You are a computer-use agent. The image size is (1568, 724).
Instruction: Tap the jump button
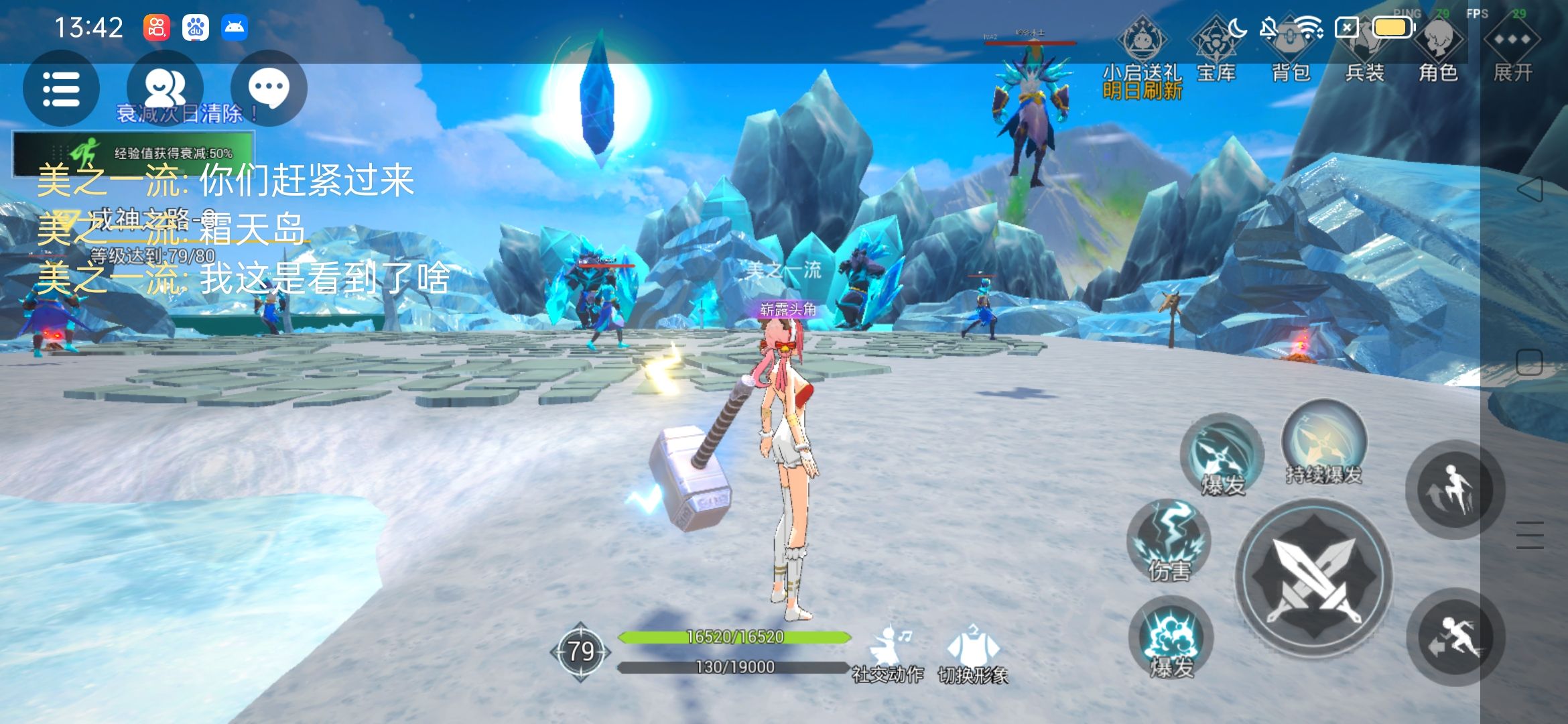[1454, 491]
